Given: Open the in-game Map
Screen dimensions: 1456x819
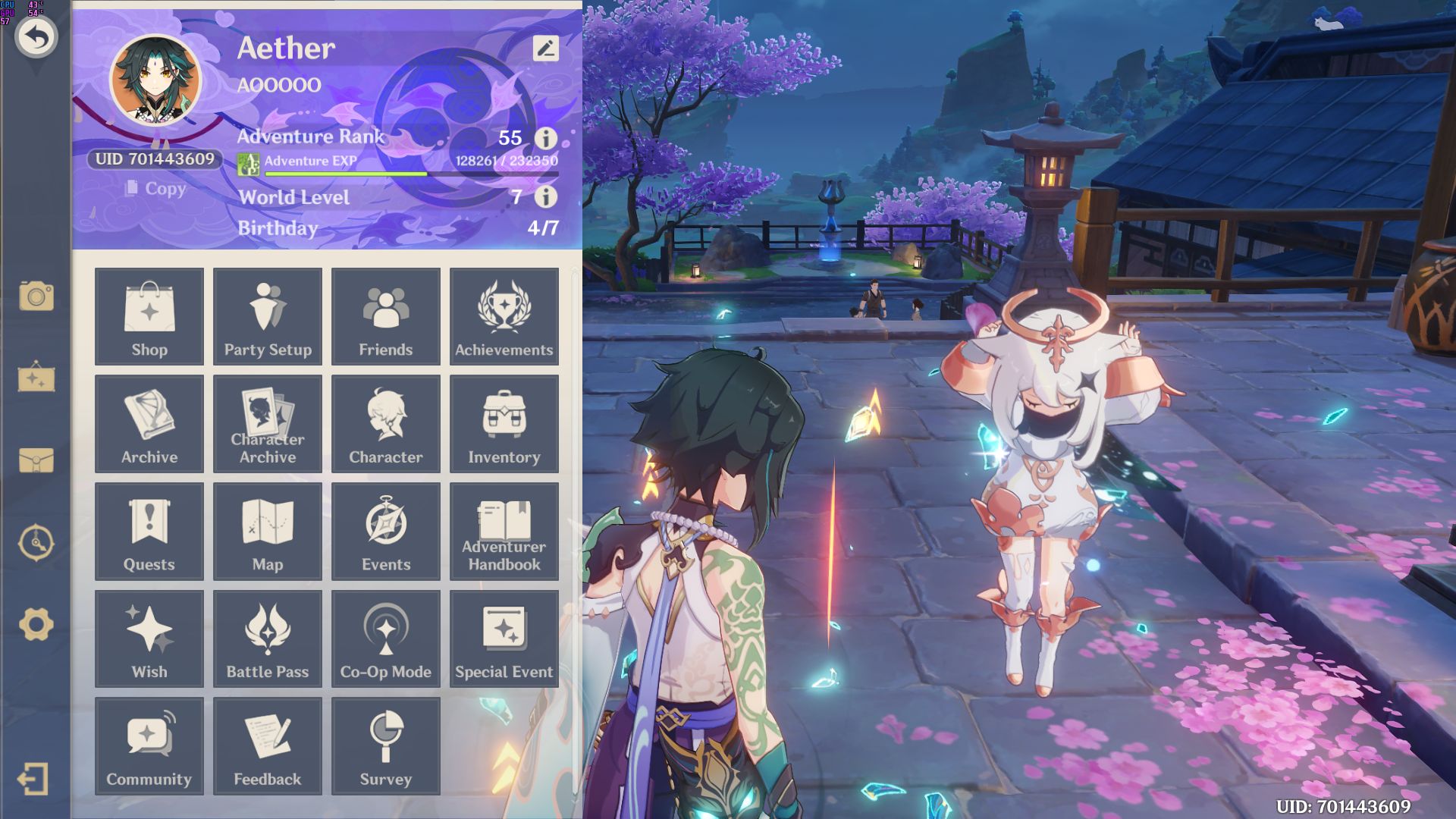Looking at the screenshot, I should (267, 531).
